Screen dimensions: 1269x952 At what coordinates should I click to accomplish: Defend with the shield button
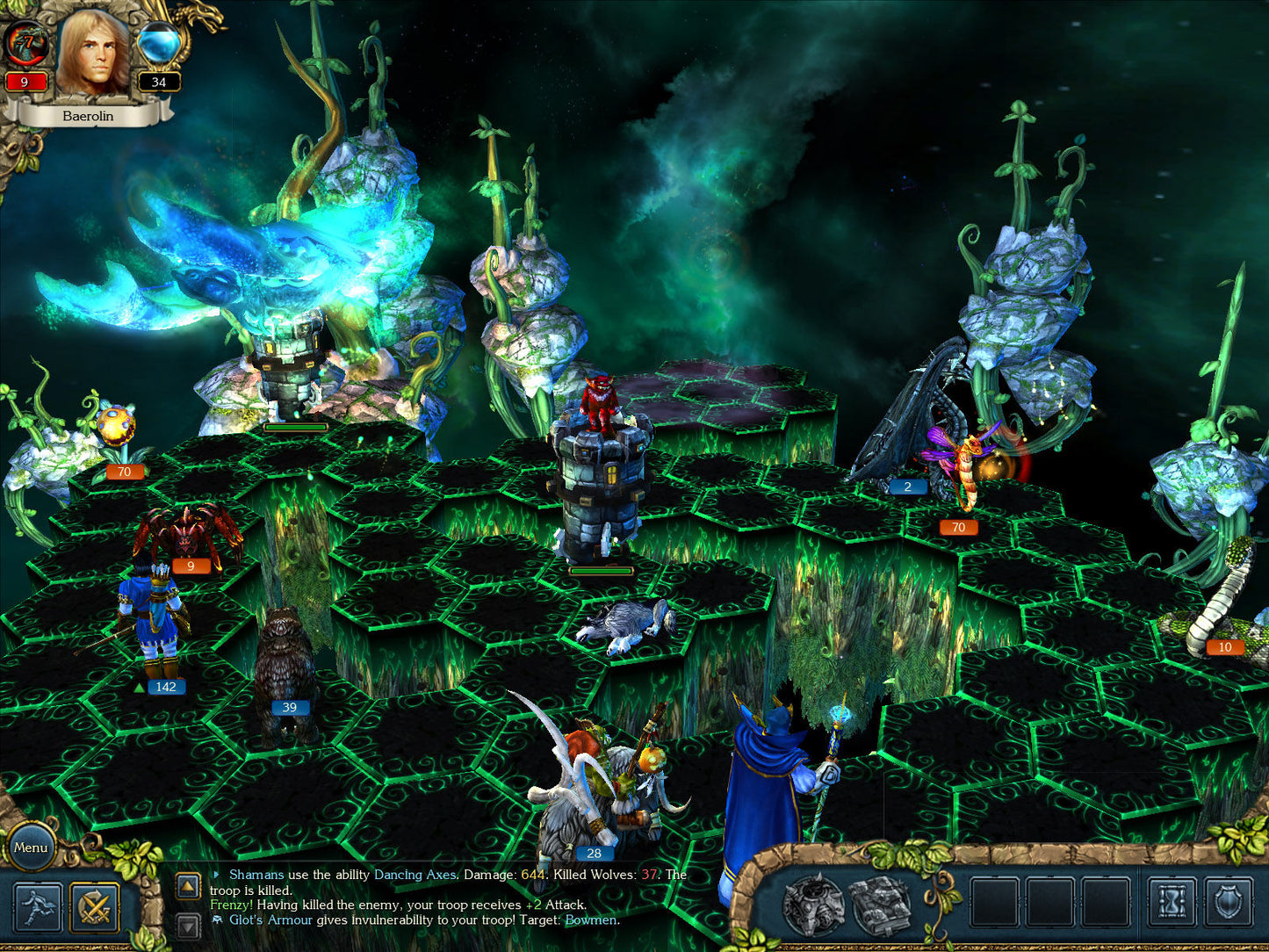pos(1229,903)
